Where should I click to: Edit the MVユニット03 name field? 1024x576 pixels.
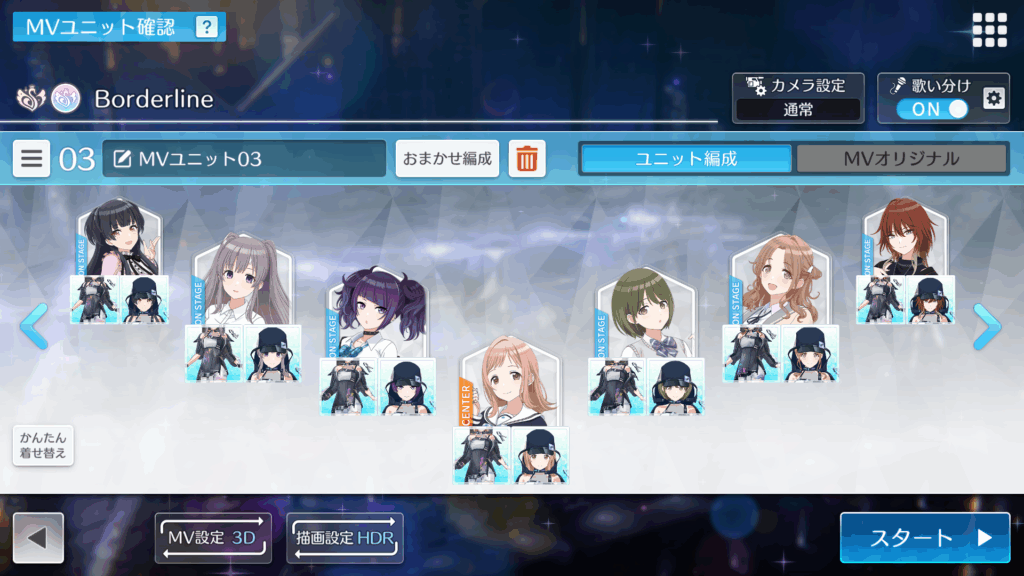pyautogui.click(x=244, y=159)
